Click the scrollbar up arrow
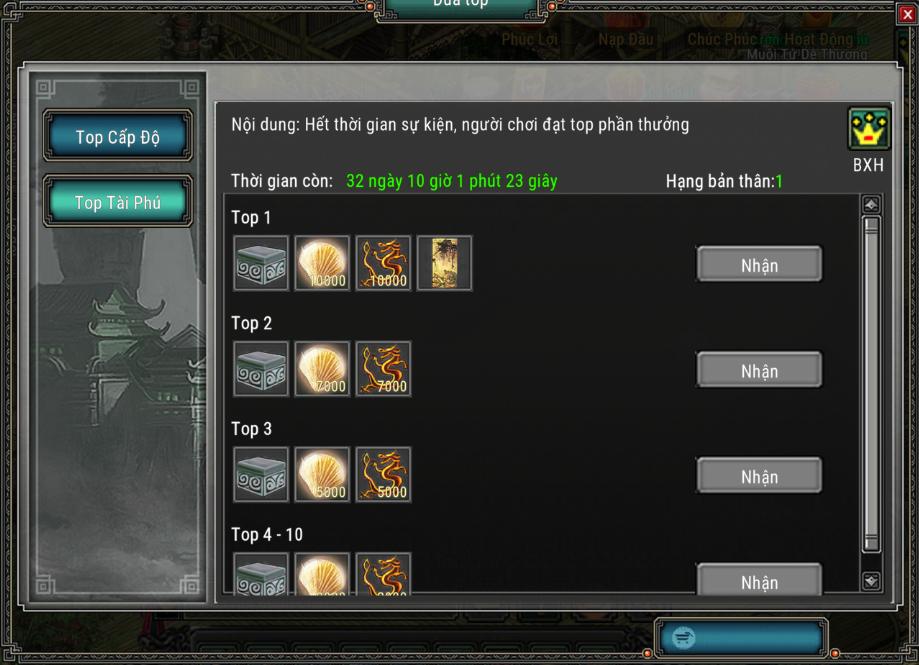 (871, 205)
